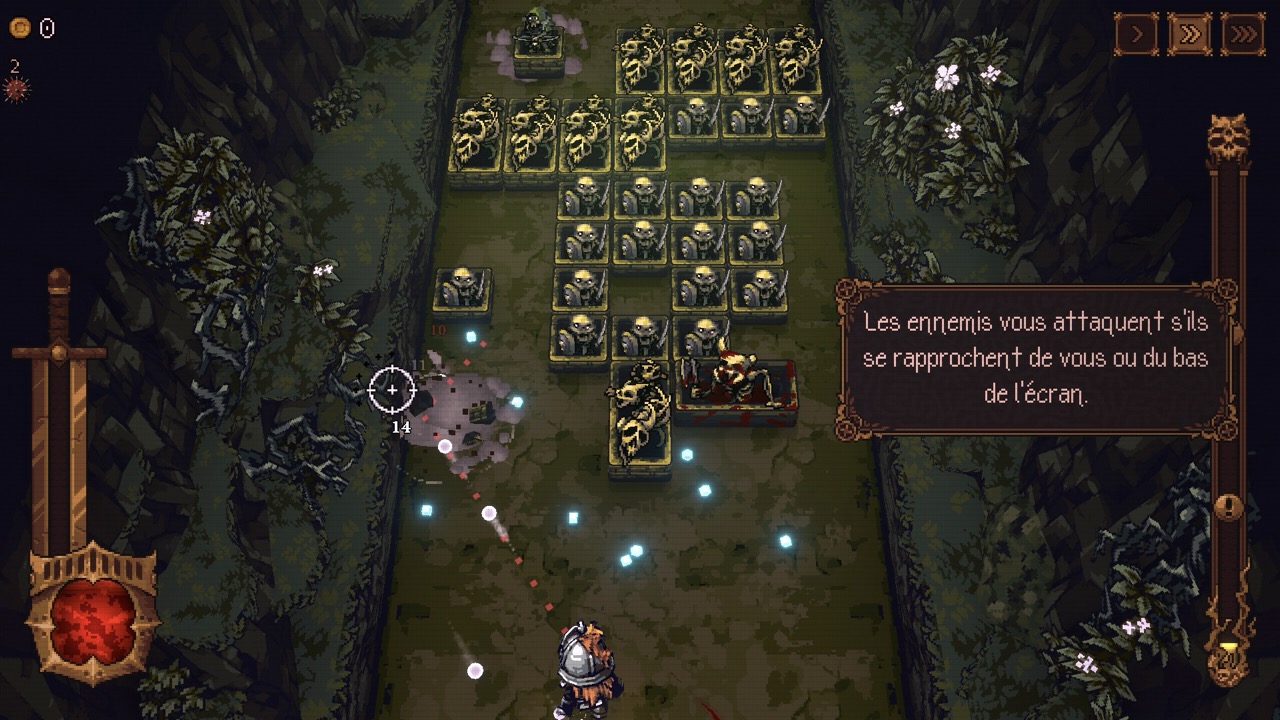Select the double arrow fast speed
1280x720 pixels.
pyautogui.click(x=1189, y=35)
